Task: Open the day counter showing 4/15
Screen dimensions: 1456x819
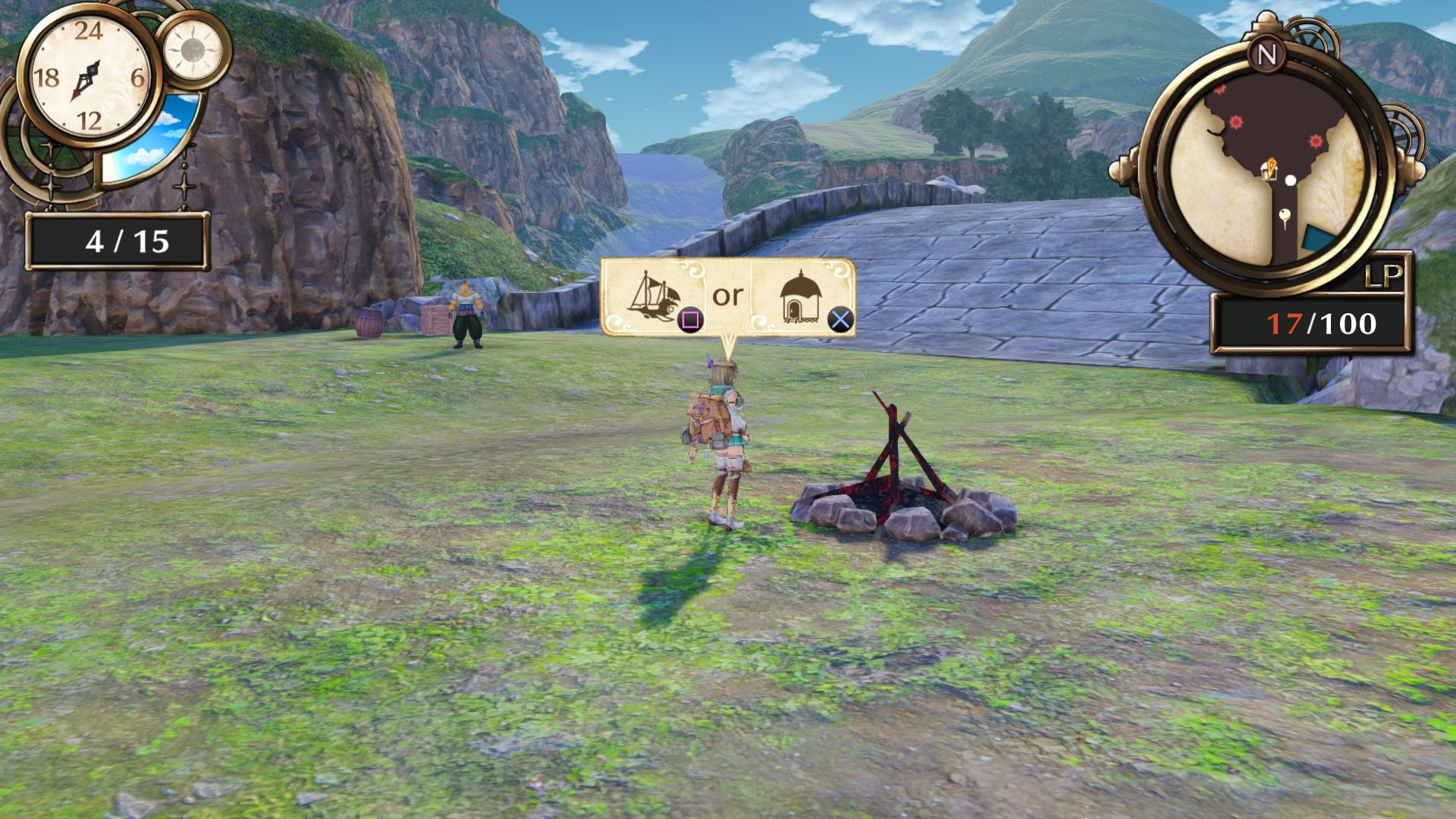Action: (x=118, y=239)
